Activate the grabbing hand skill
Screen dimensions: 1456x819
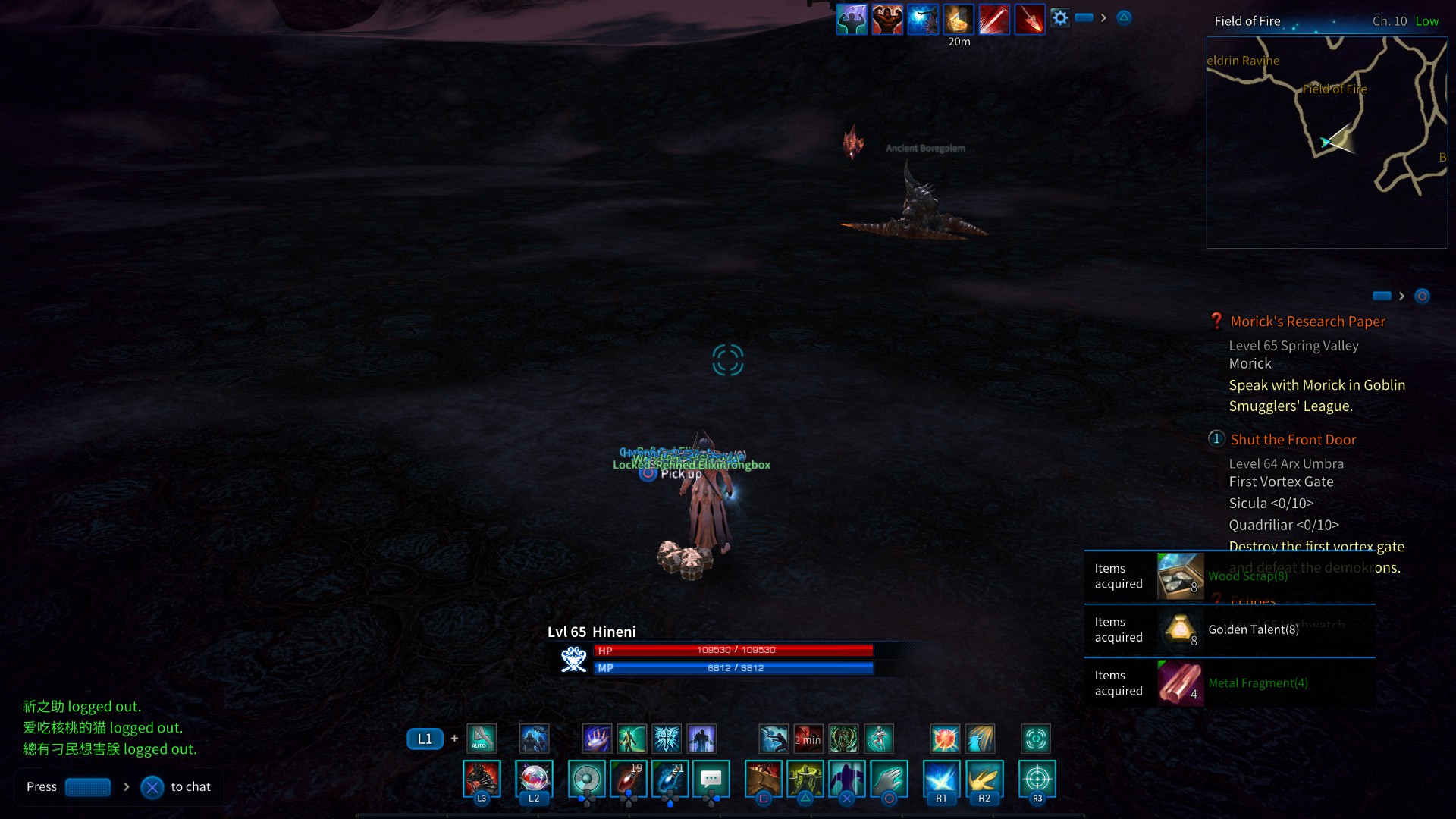click(x=889, y=779)
